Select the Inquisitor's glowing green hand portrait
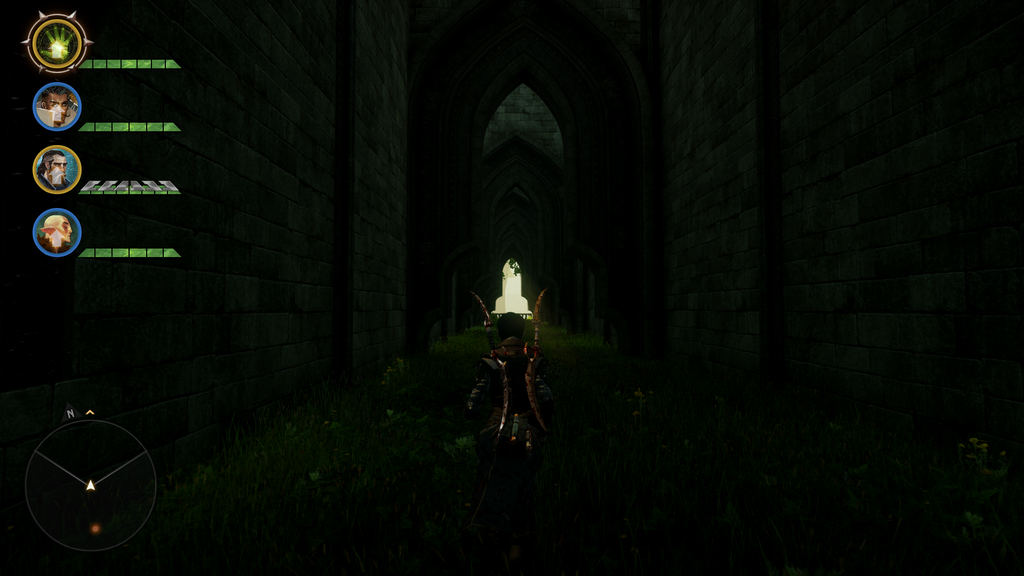 (x=56, y=43)
